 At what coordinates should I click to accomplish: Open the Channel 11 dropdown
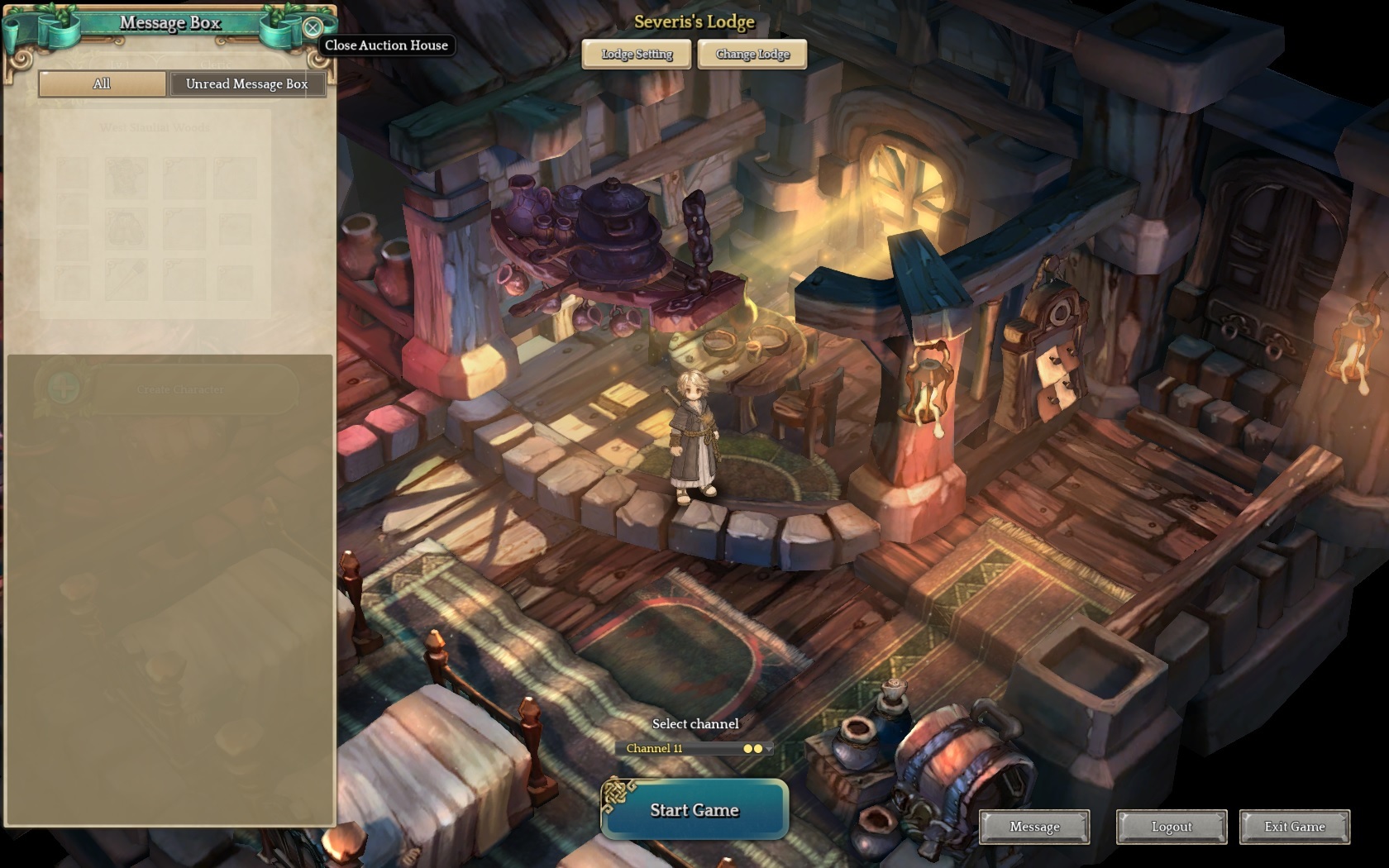point(694,748)
